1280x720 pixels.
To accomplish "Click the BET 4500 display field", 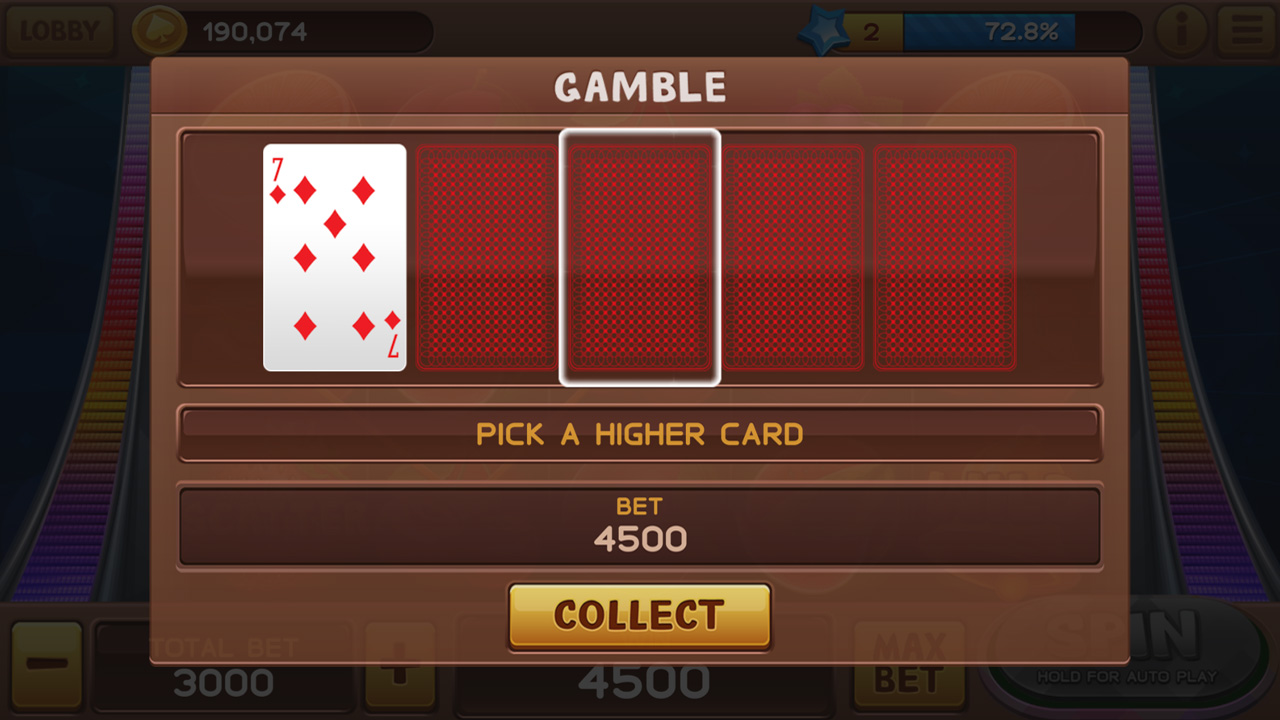I will tap(640, 527).
